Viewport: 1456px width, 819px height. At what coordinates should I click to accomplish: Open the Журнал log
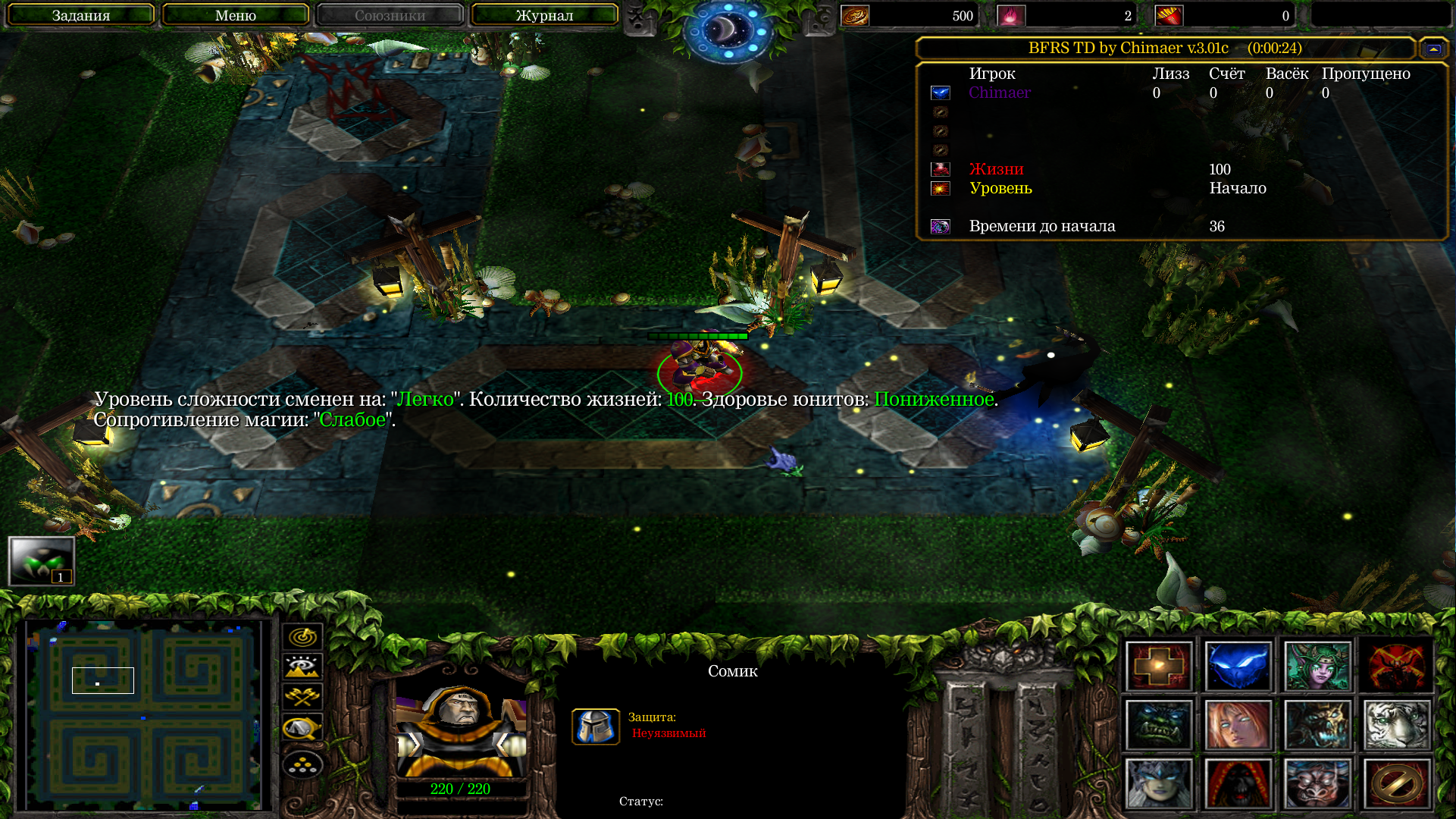(544, 15)
